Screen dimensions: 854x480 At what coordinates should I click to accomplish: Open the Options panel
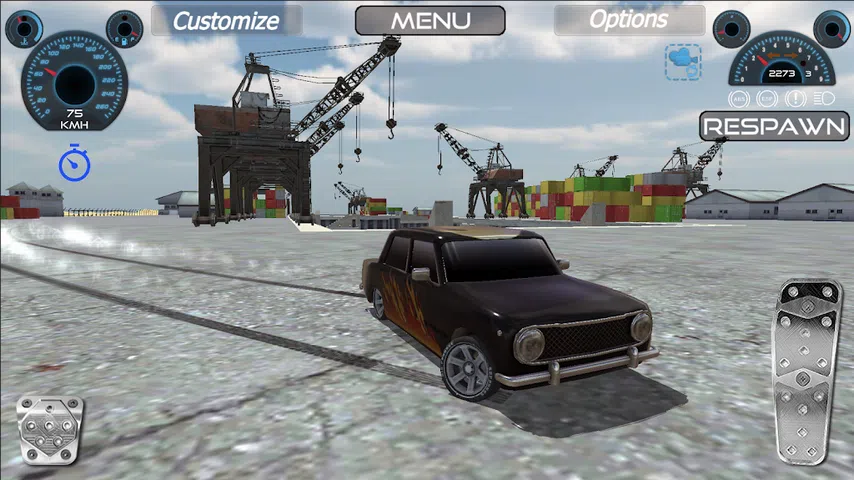[x=629, y=20]
